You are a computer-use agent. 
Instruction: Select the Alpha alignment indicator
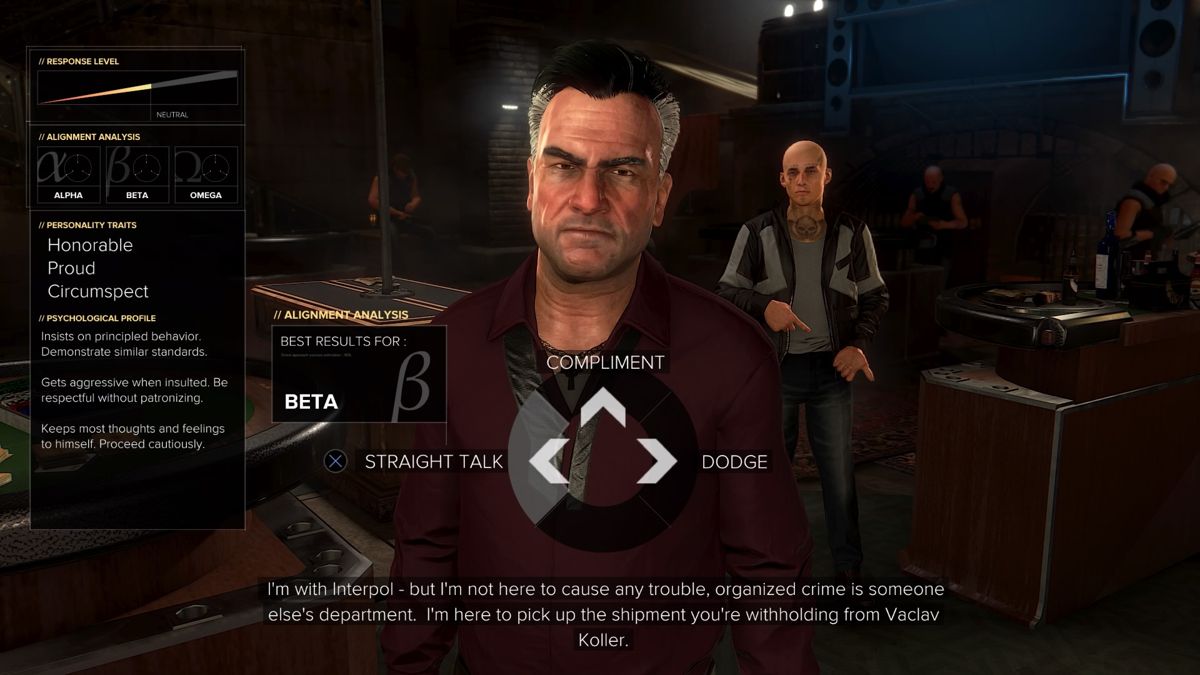pyautogui.click(x=69, y=172)
